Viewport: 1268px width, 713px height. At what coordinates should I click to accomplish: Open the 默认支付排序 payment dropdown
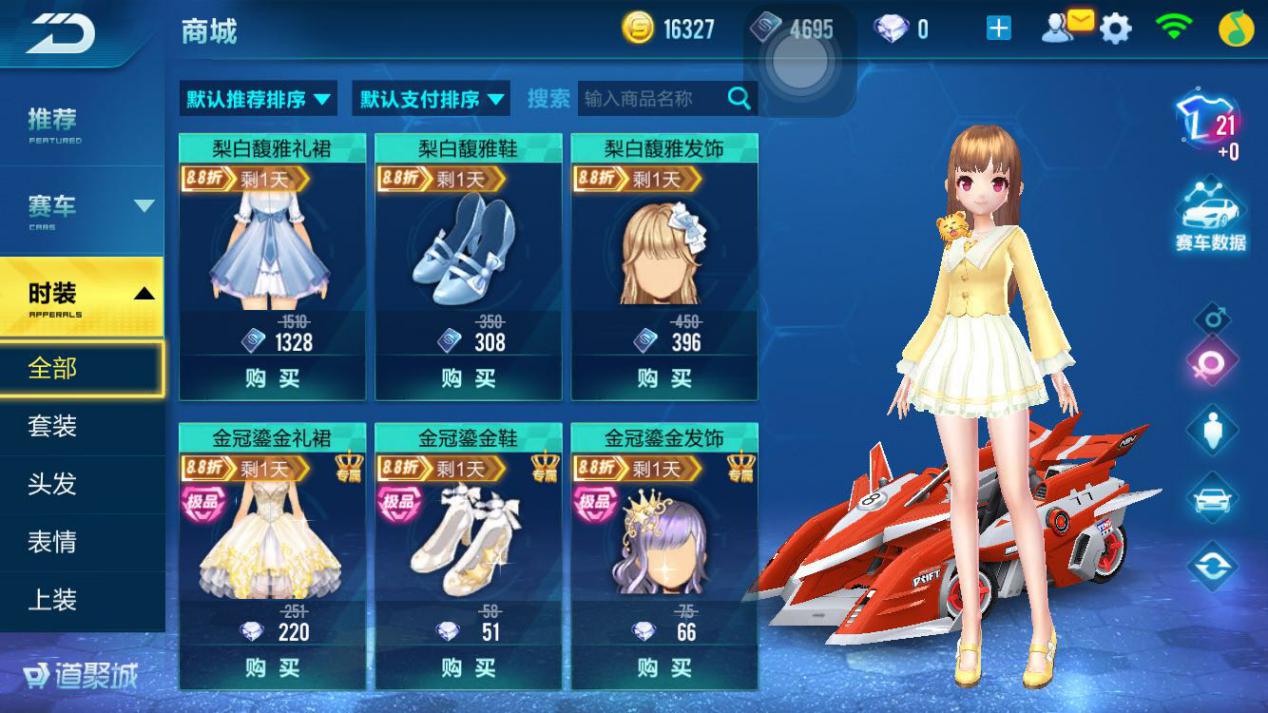(x=432, y=99)
